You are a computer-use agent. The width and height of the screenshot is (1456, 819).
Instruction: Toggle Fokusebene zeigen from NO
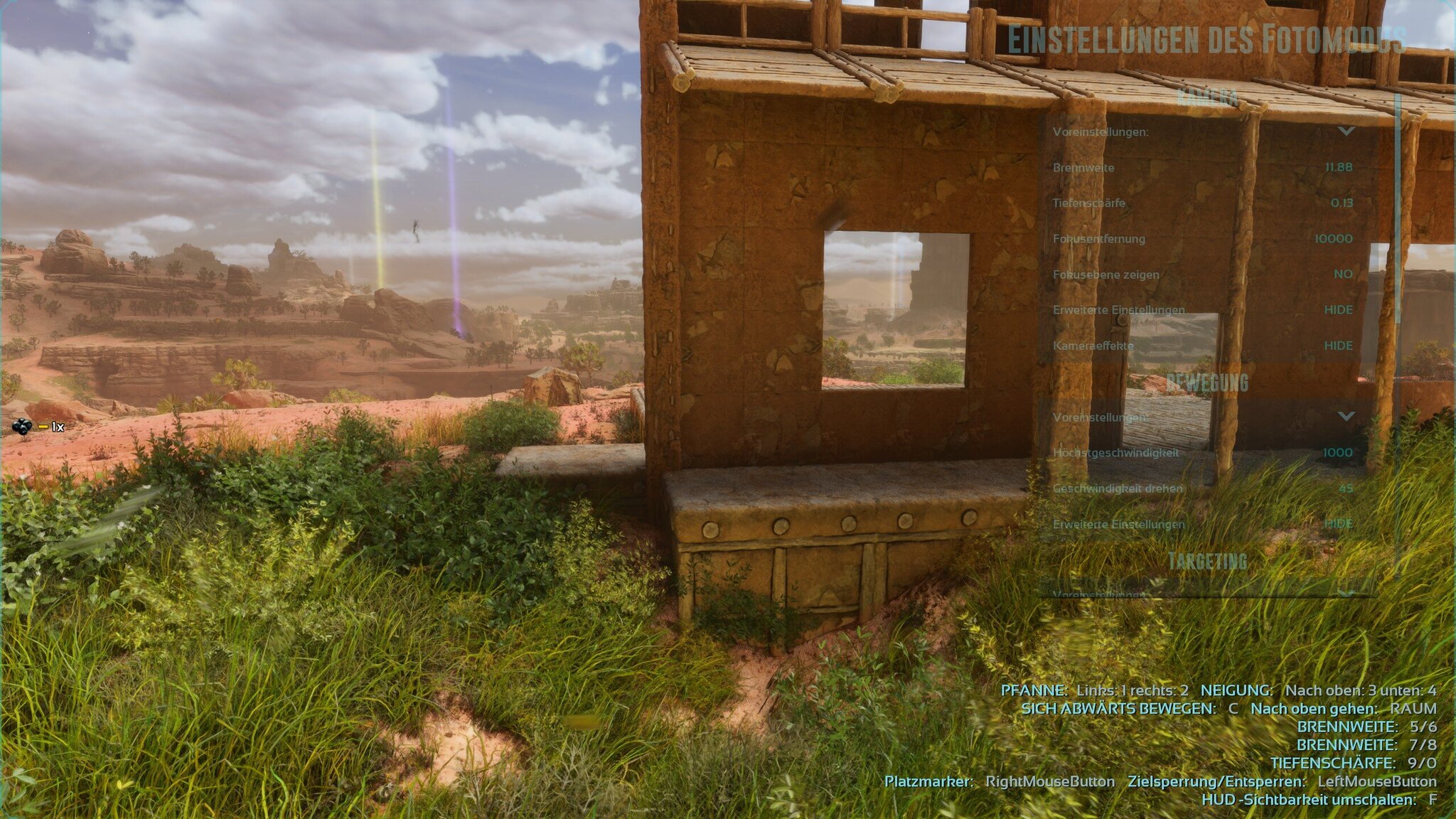(1342, 274)
